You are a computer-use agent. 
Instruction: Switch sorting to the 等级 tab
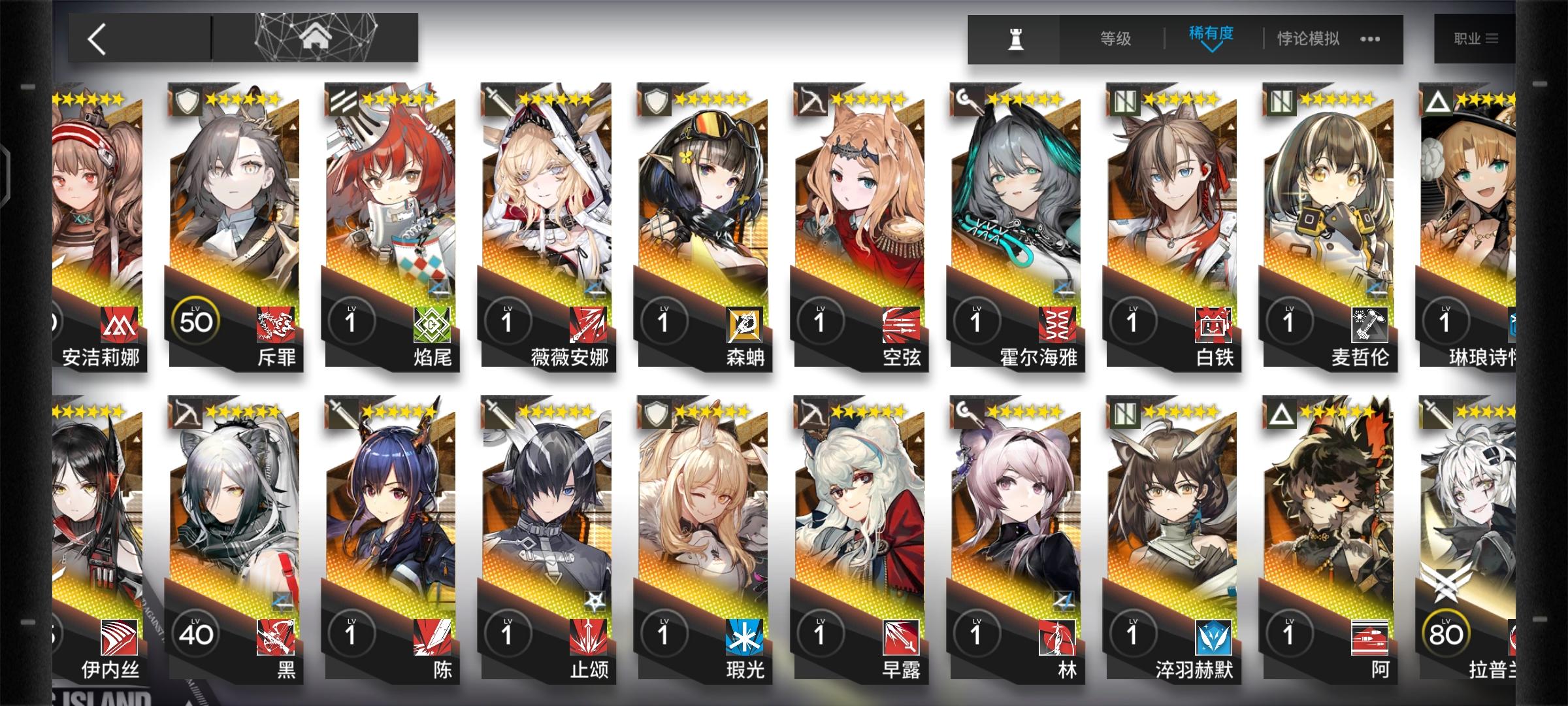[1115, 38]
